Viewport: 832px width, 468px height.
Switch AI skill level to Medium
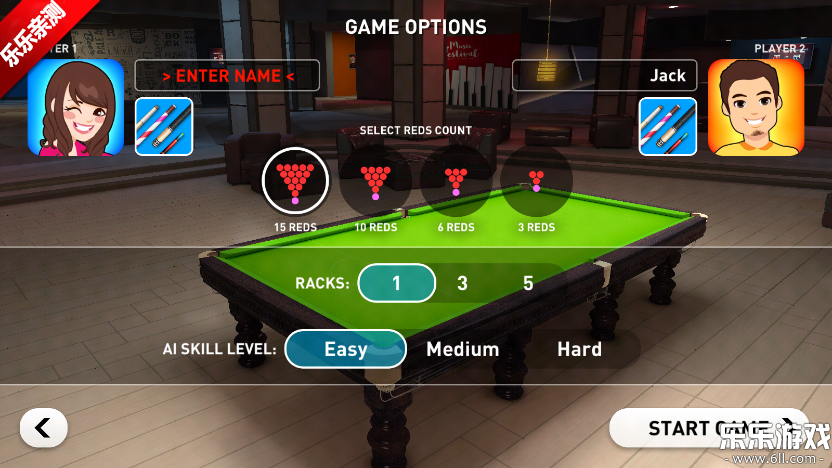coord(462,349)
